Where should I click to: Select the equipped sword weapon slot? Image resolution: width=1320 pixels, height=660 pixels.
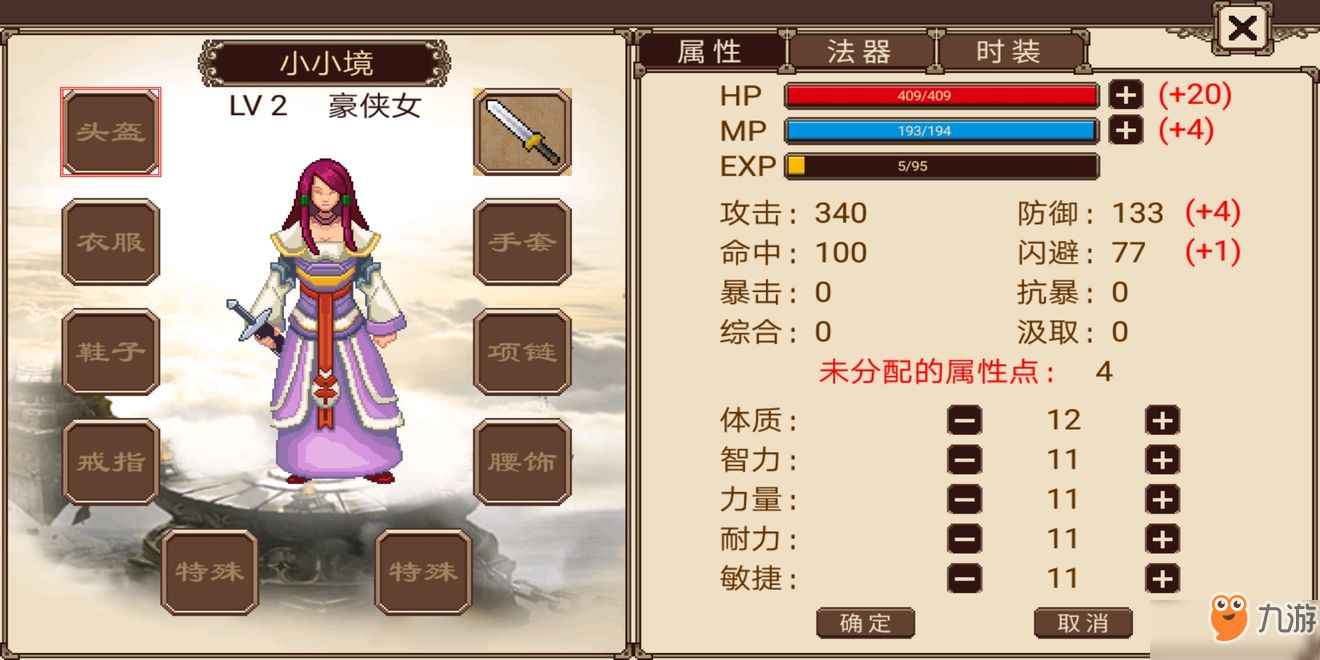tap(521, 132)
